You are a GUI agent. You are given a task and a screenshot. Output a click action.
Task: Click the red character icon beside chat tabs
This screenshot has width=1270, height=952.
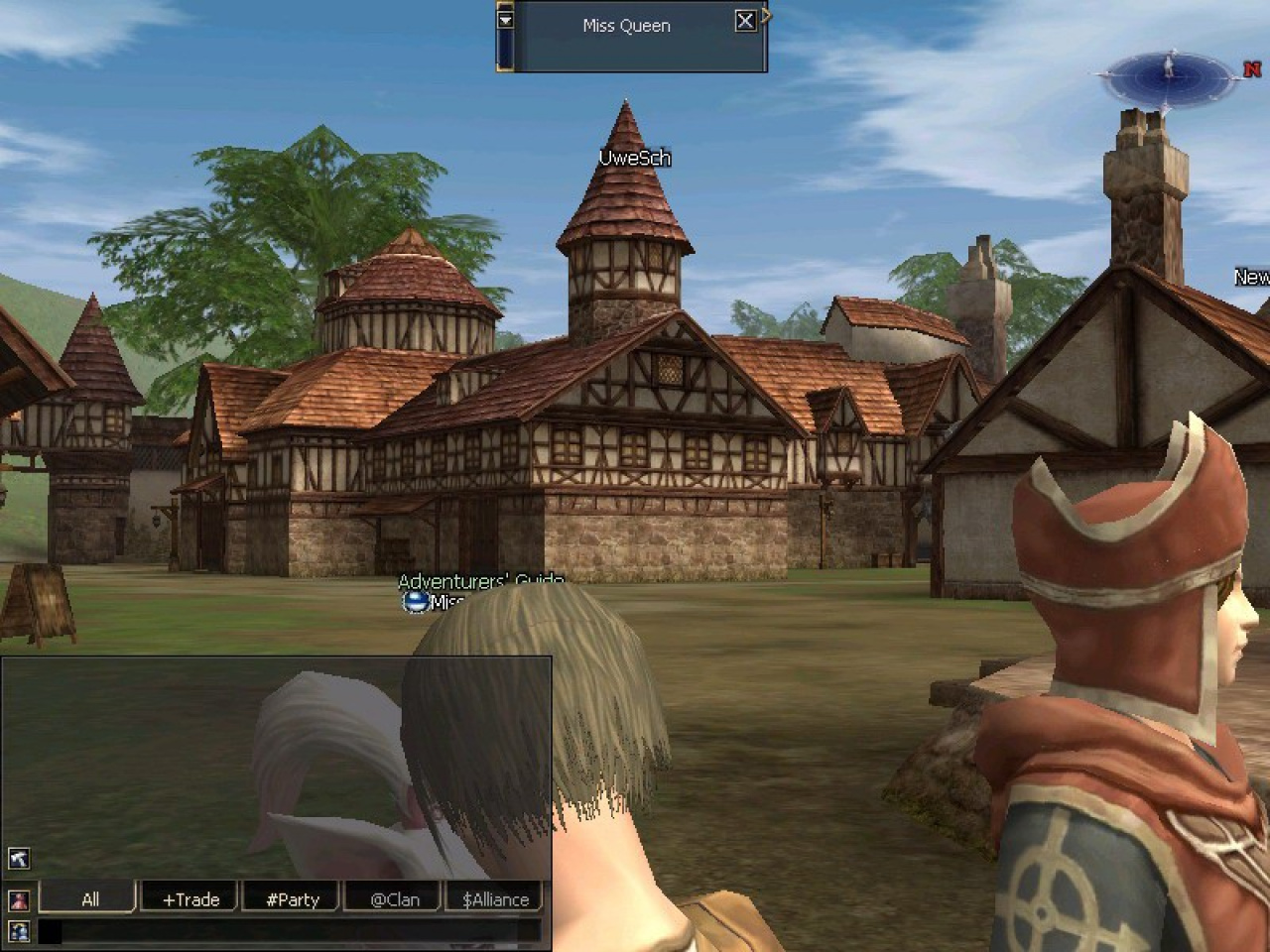tap(19, 900)
